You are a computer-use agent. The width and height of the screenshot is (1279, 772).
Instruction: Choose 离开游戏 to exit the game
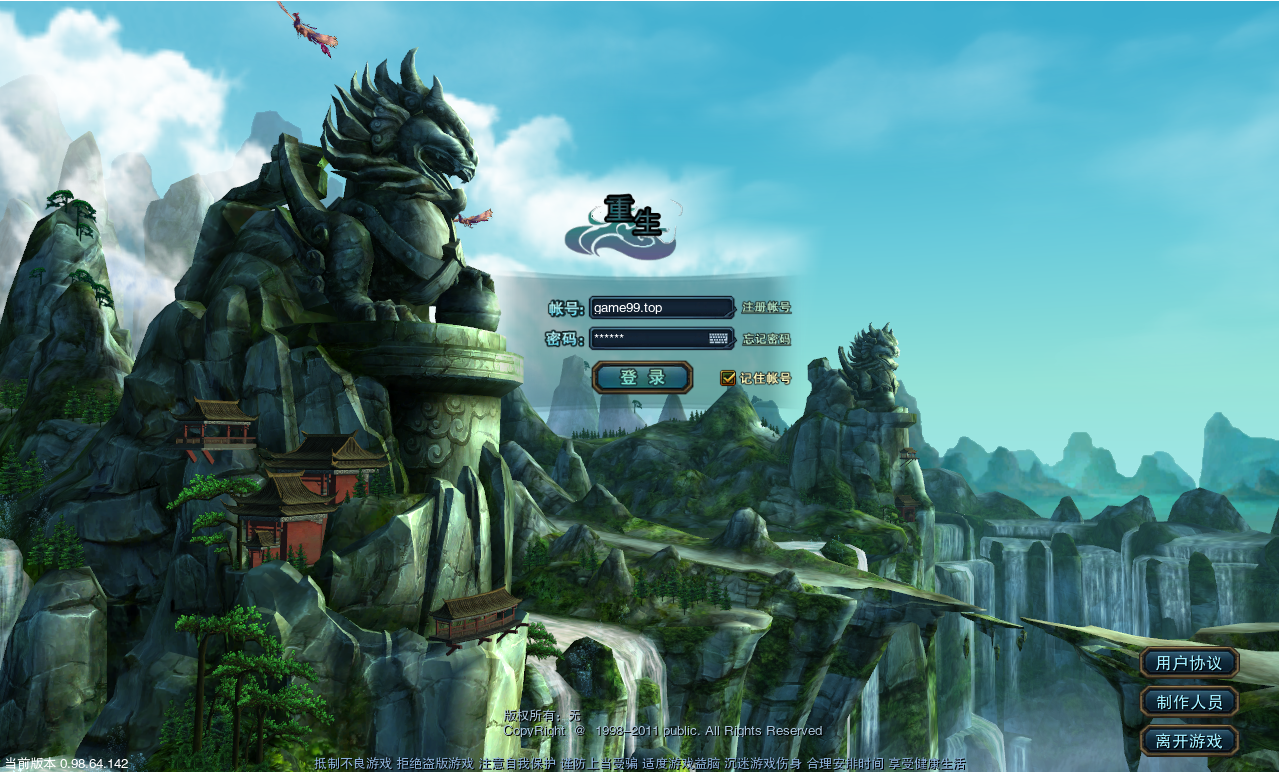[x=1189, y=741]
